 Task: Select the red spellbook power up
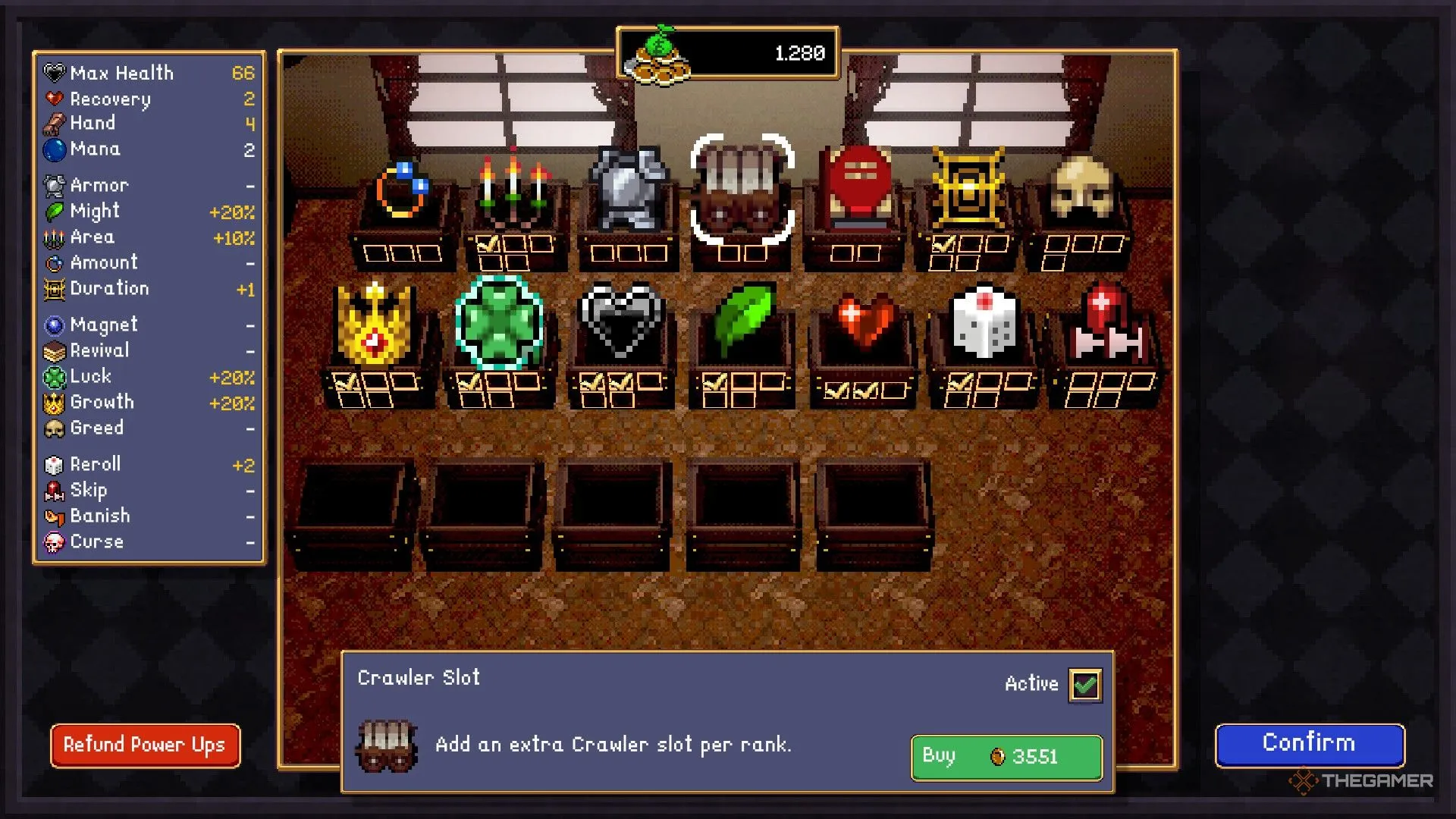click(858, 187)
